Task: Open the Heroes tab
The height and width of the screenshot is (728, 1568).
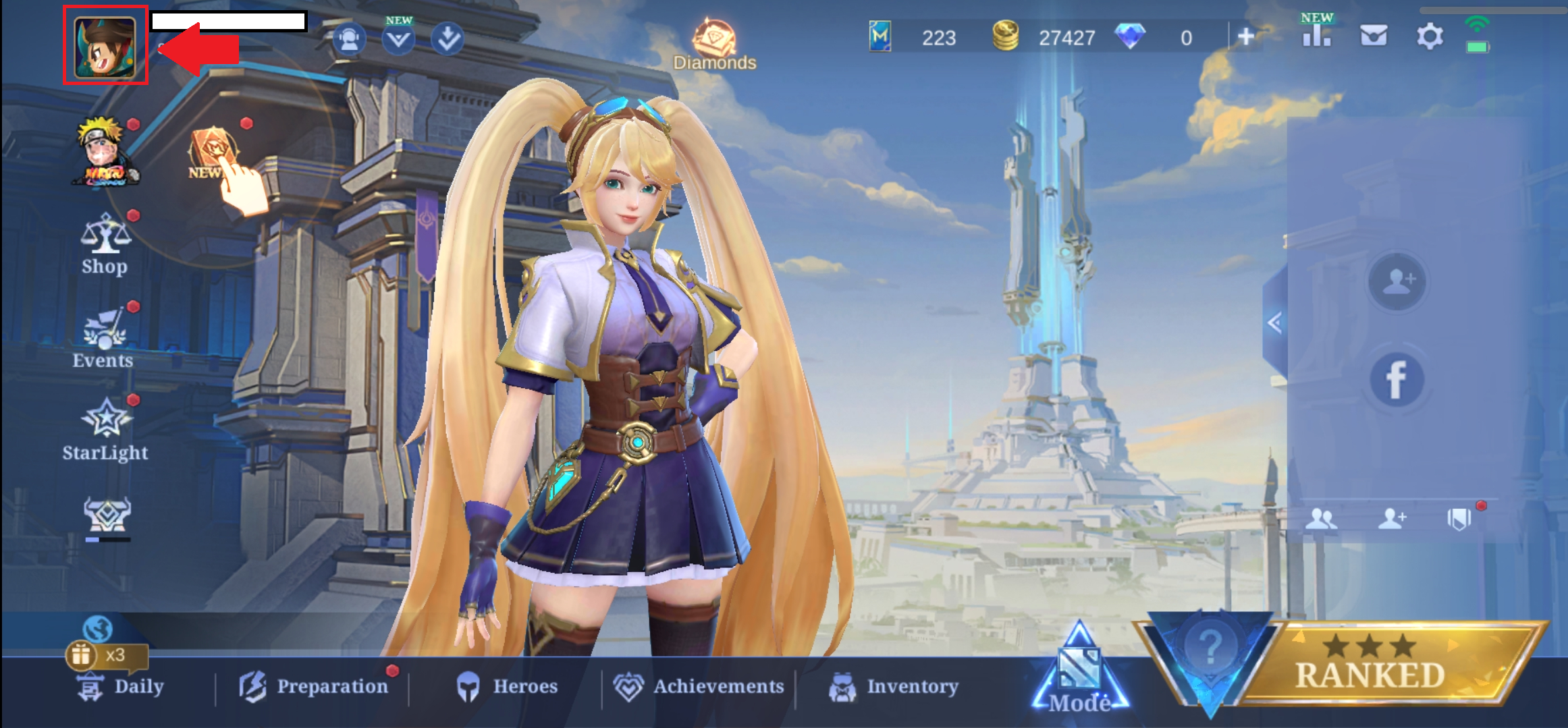Action: (x=508, y=687)
